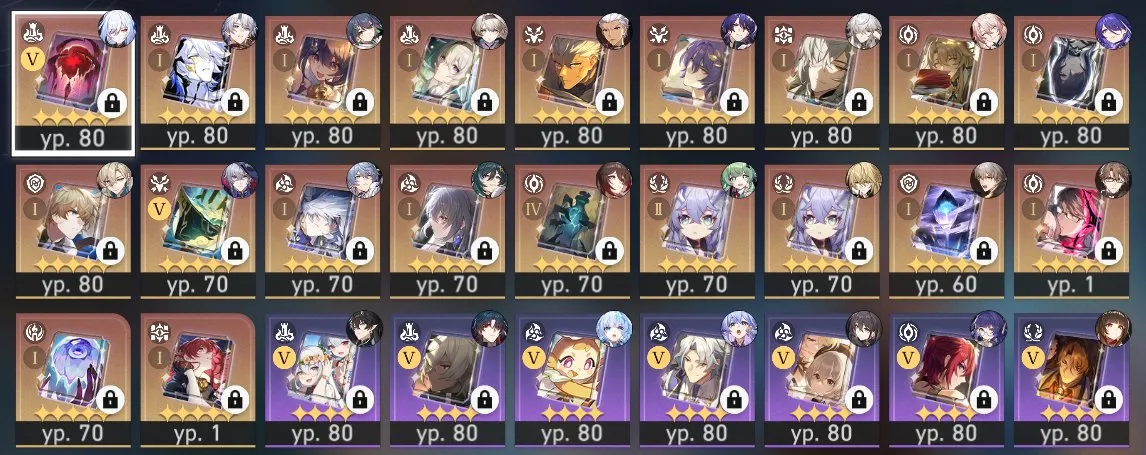Image resolution: width=1146 pixels, height=455 pixels.
Task: Pick the four-star cone with dark golden-orange art
Action: click(1074, 380)
